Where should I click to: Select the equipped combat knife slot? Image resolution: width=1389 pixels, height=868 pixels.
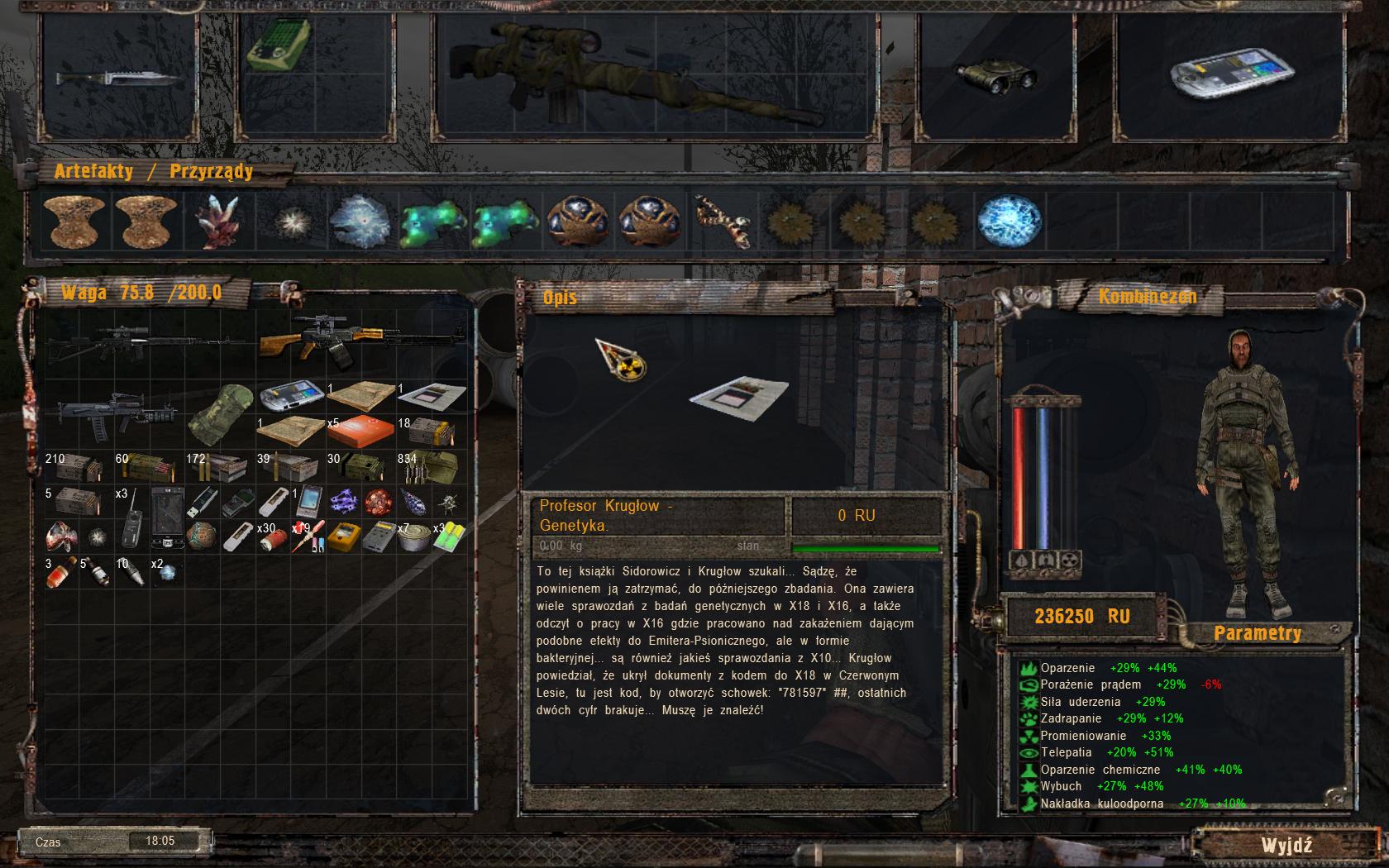(x=120, y=79)
